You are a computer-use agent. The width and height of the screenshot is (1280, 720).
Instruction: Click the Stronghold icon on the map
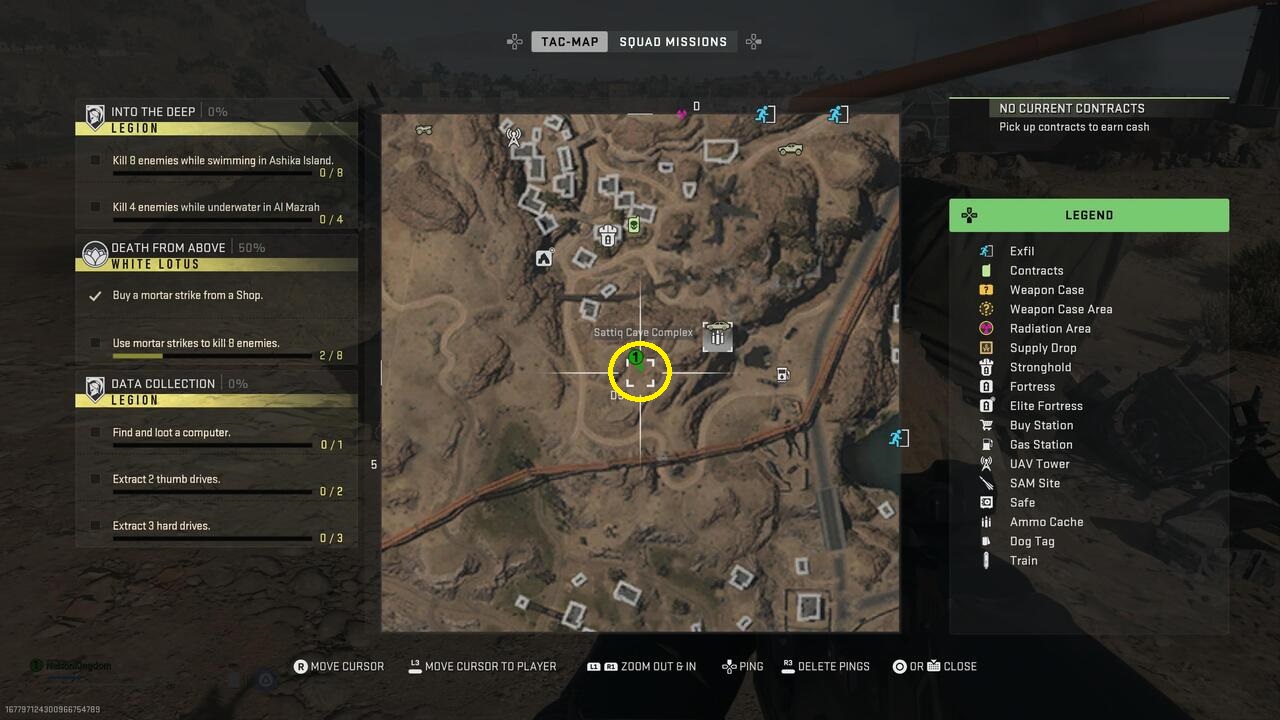coord(608,236)
